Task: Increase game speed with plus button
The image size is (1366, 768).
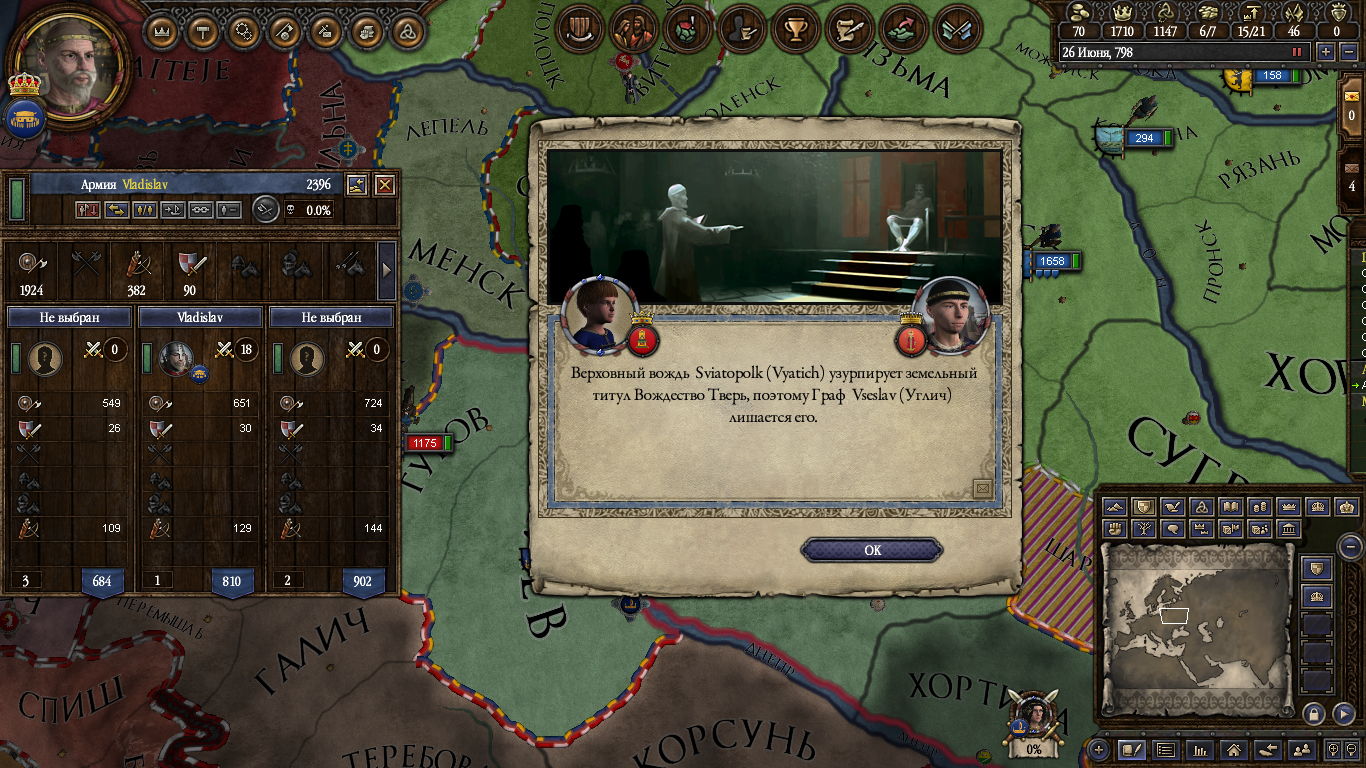Action: point(1326,52)
